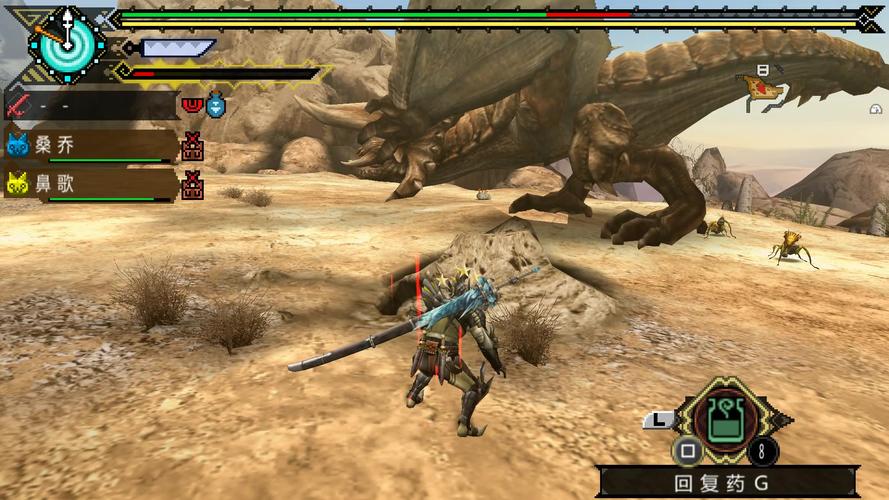
Task: Open the area minimap
Action: (x=764, y=88)
